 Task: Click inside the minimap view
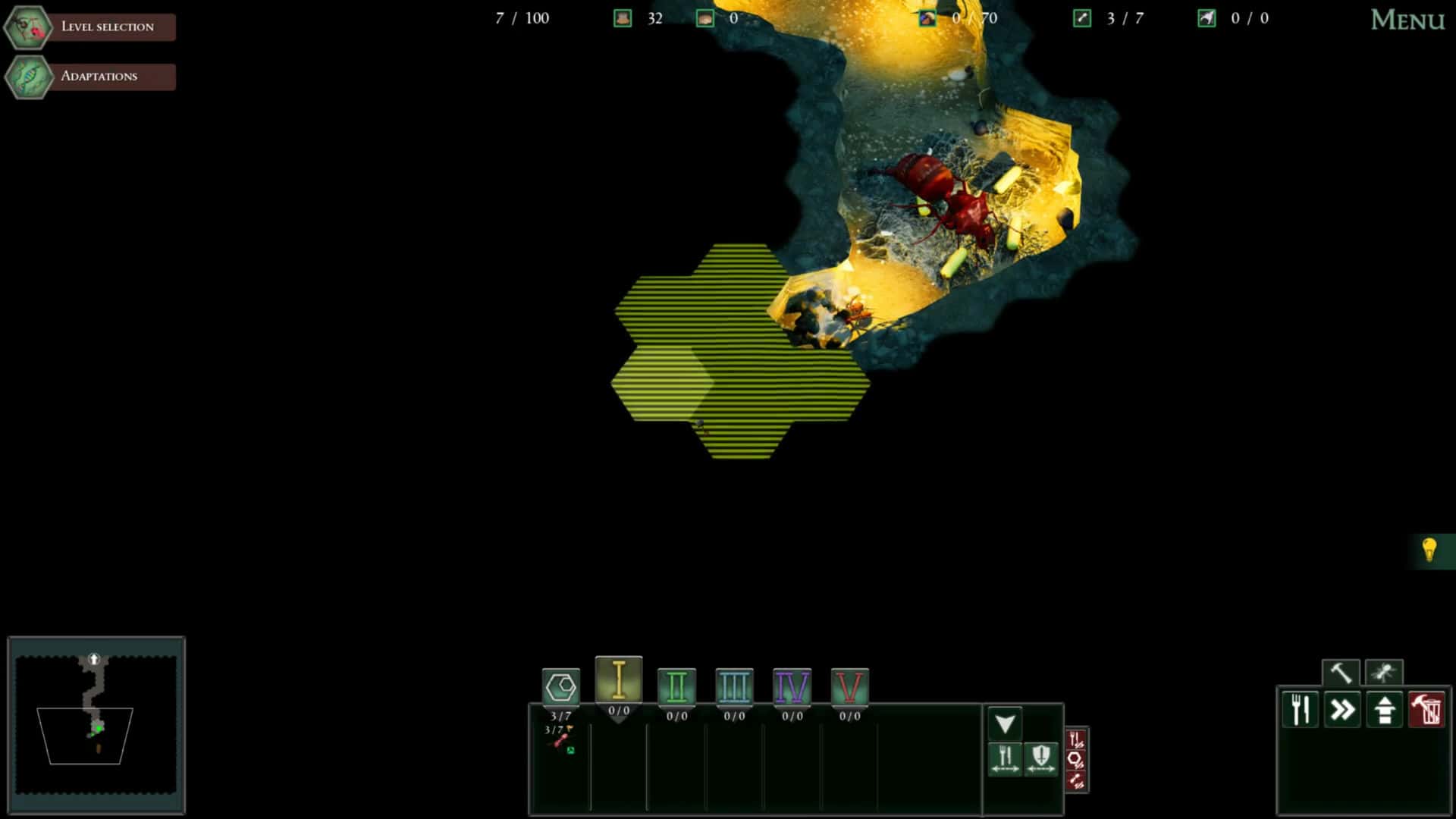(96, 724)
